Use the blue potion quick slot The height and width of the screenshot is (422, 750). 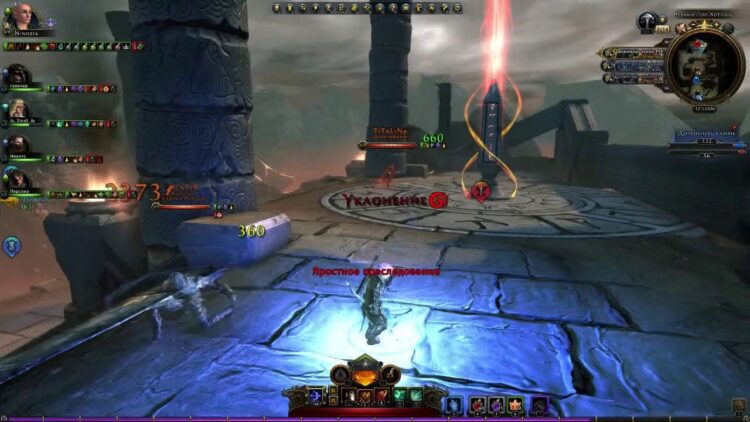point(453,404)
